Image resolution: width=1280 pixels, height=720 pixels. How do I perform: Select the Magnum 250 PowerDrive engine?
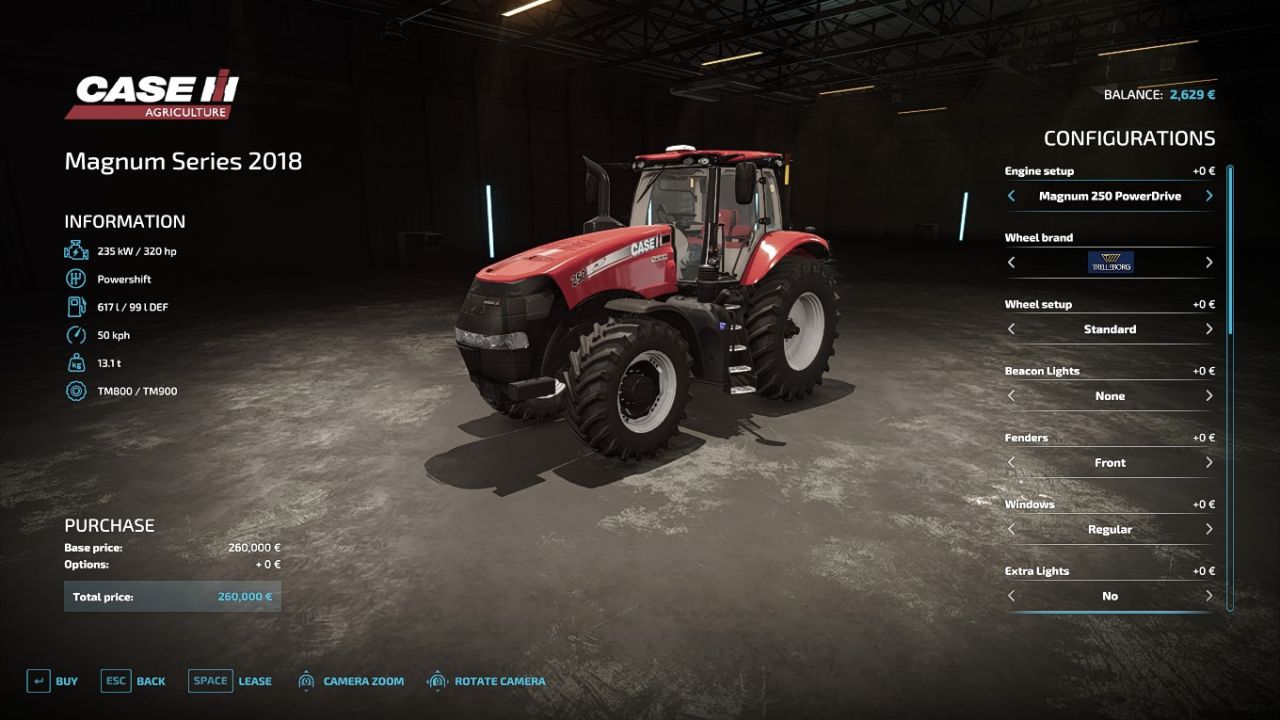[1111, 196]
